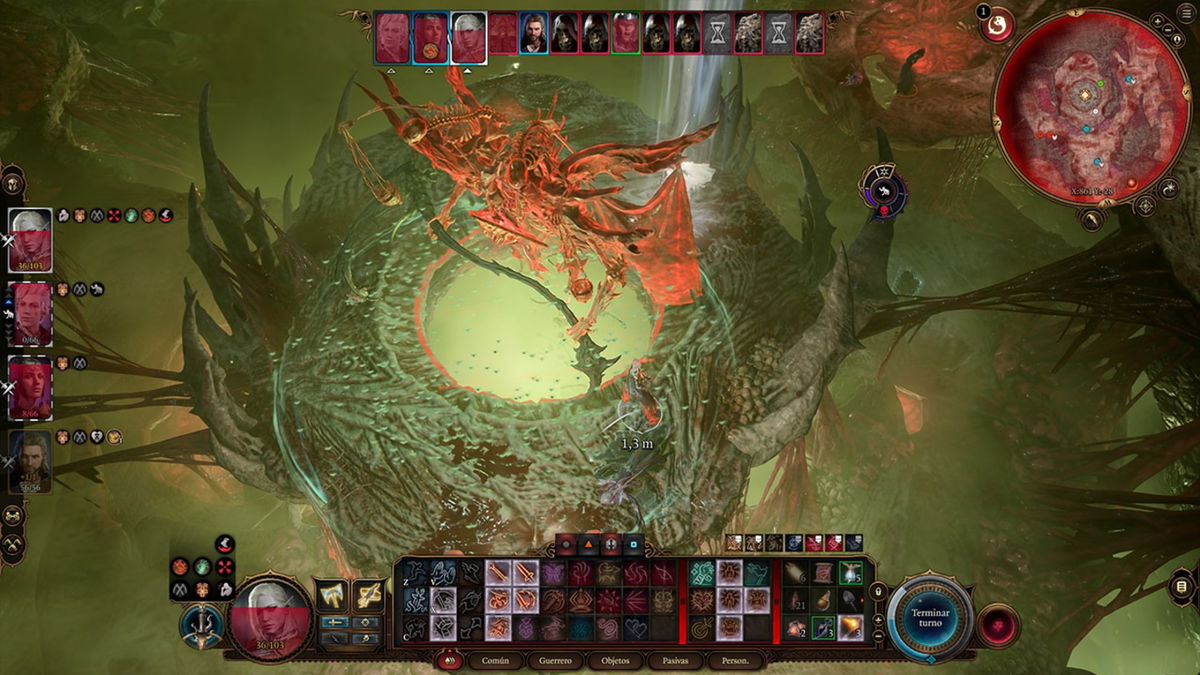Image resolution: width=1200 pixels, height=675 pixels.
Task: Choose the main-hand axe weapon slot
Action: (x=332, y=595)
